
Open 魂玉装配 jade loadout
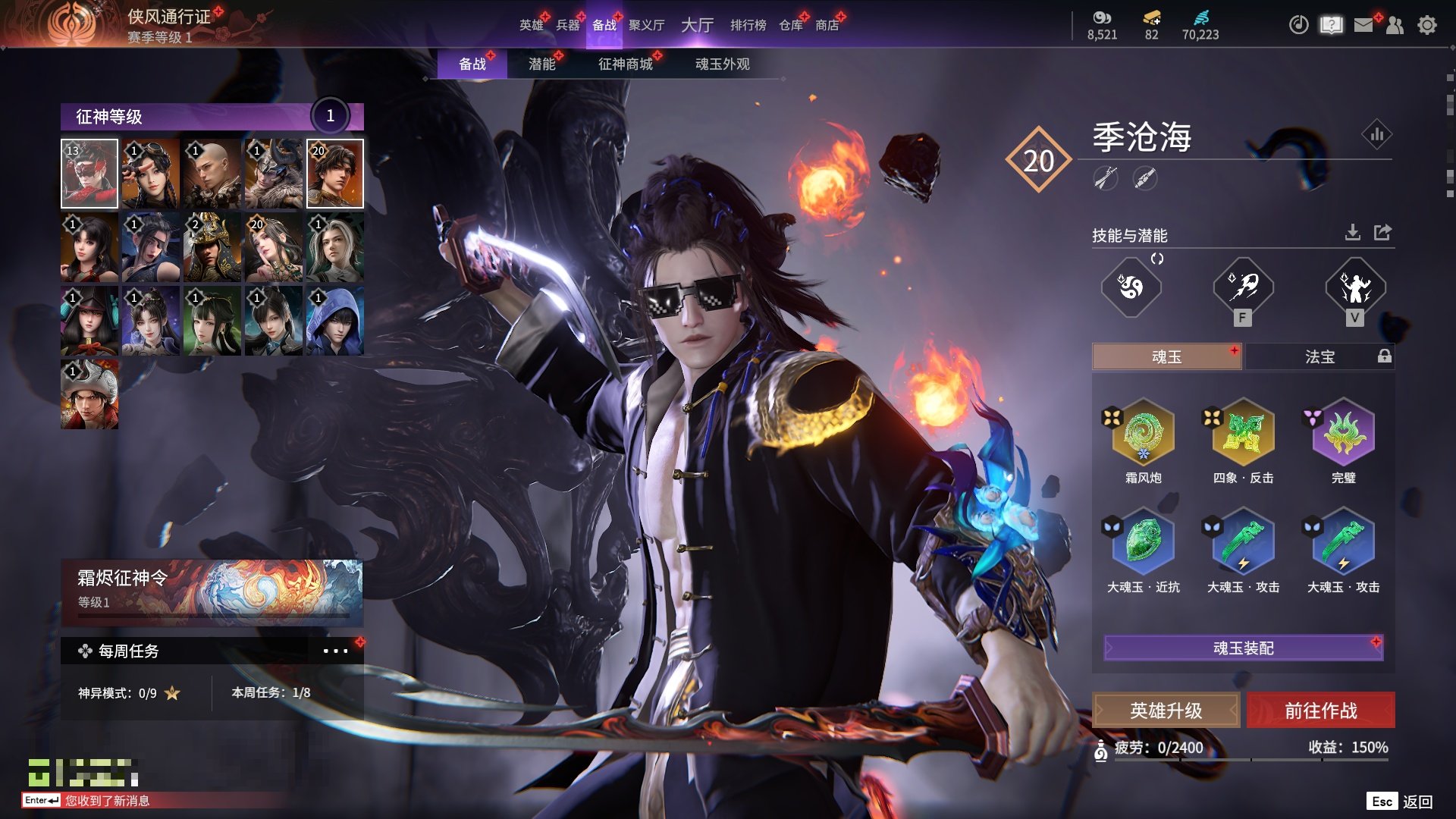tap(1243, 648)
